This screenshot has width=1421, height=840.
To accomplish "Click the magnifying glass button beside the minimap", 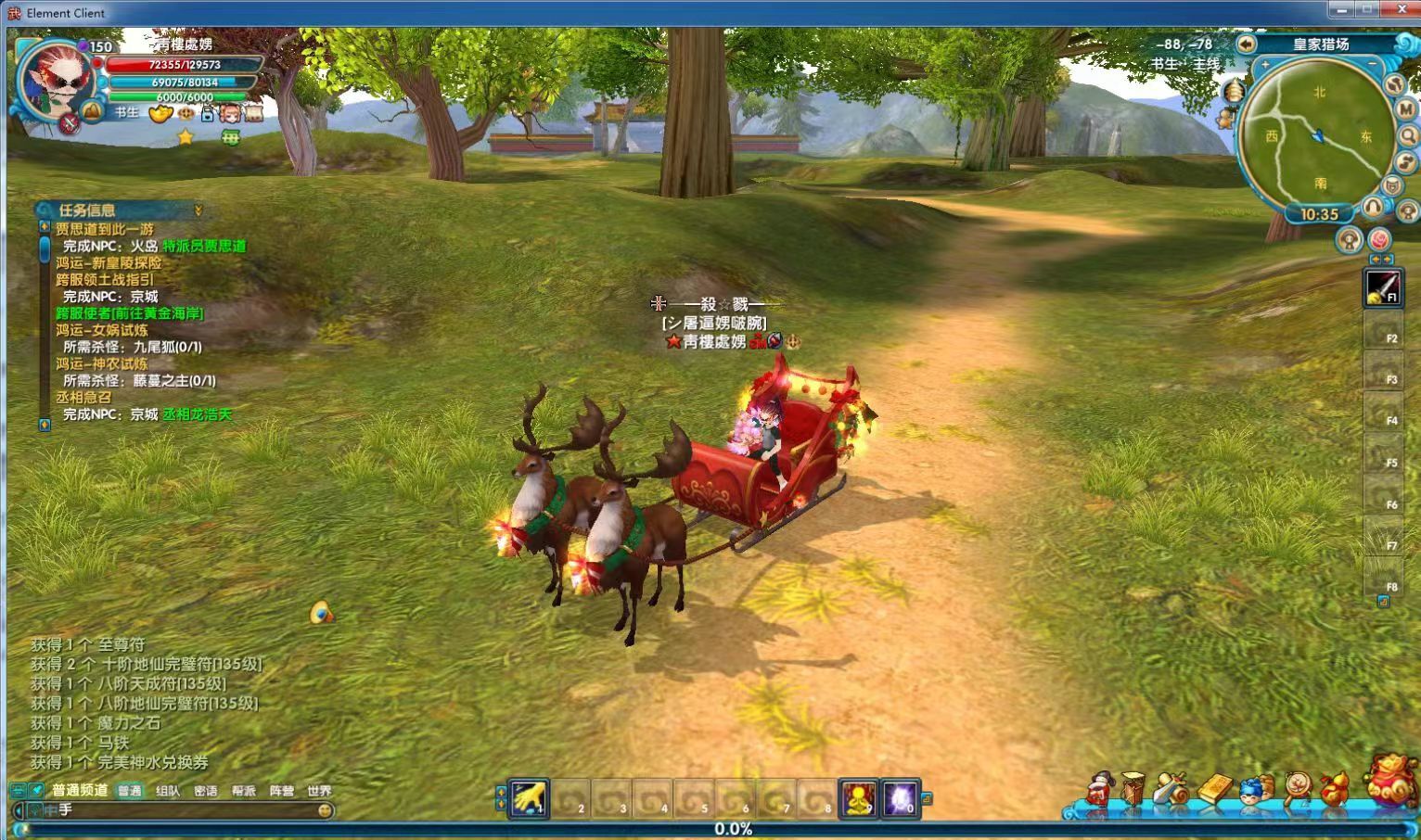I will click(1409, 136).
